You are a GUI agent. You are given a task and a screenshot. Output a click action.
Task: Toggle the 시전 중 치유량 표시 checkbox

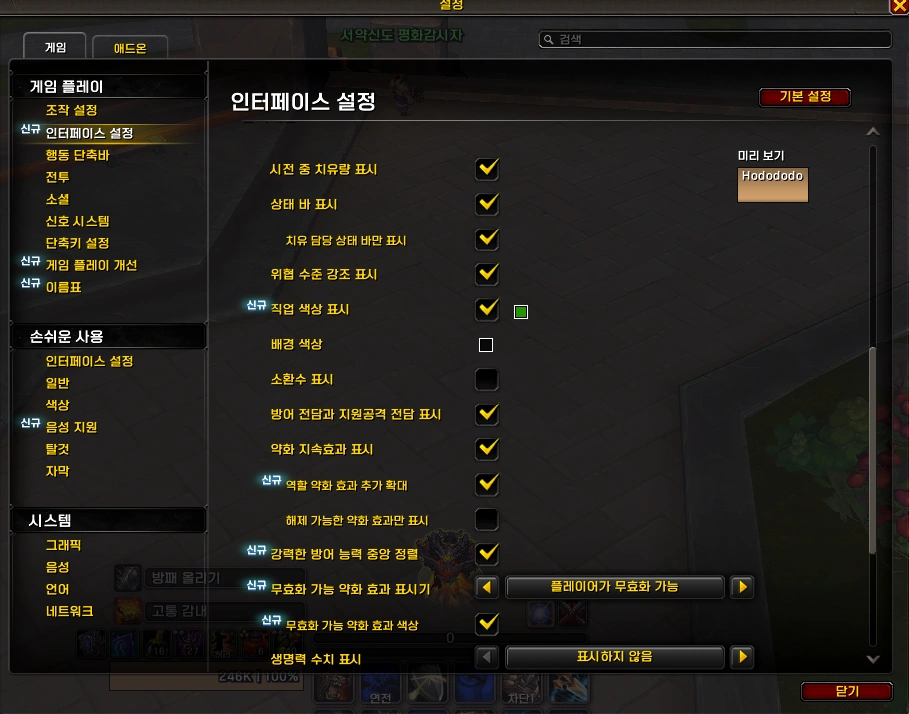pos(487,169)
